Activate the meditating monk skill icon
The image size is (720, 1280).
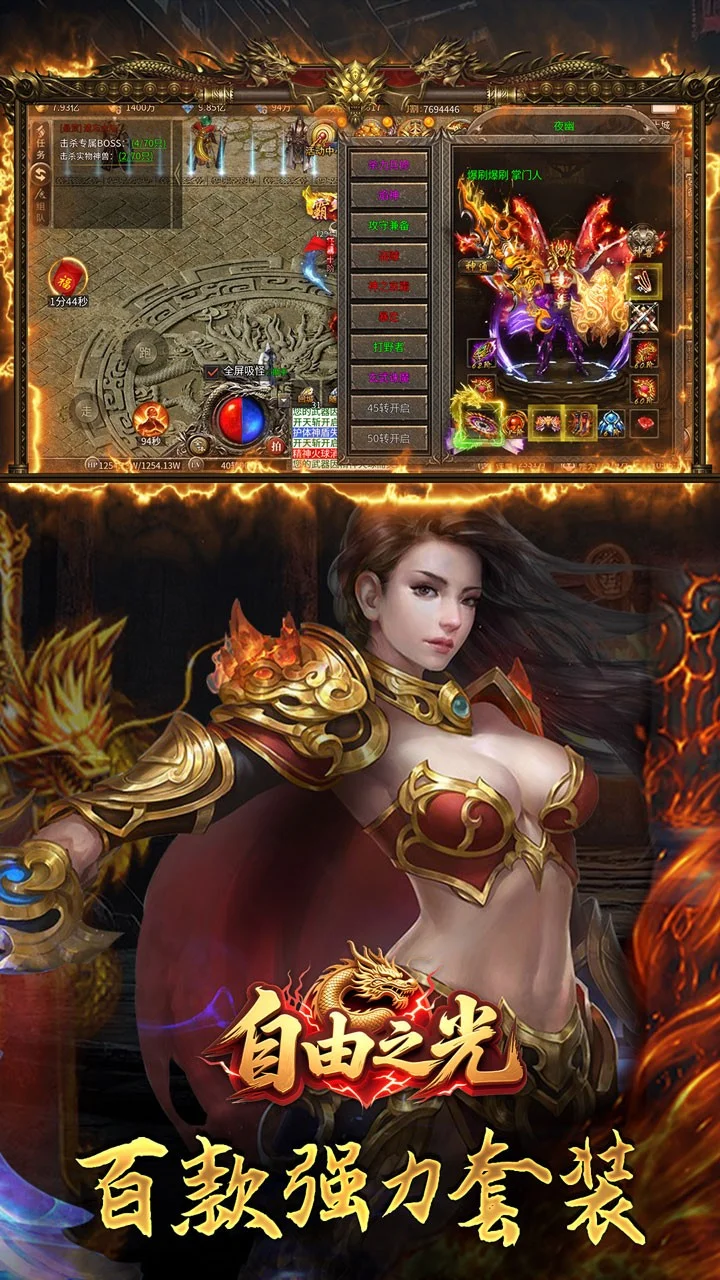coord(151,417)
